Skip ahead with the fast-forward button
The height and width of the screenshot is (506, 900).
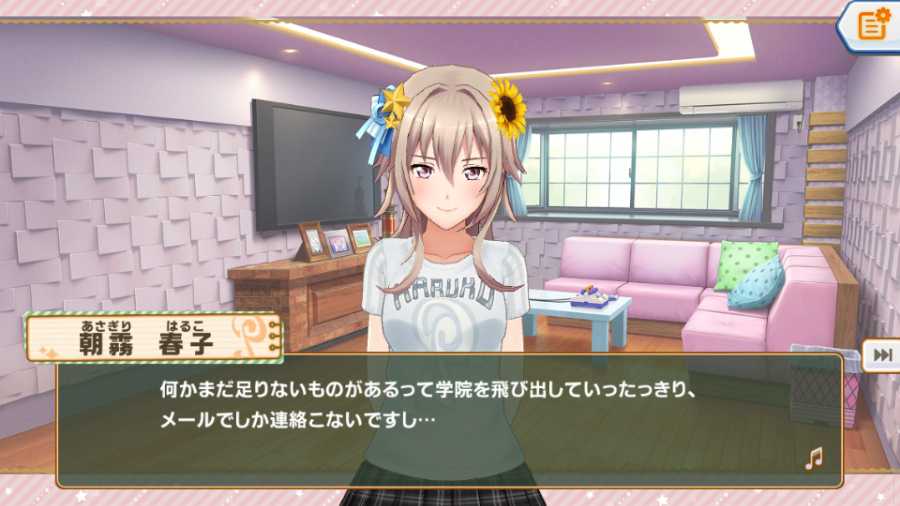882,355
